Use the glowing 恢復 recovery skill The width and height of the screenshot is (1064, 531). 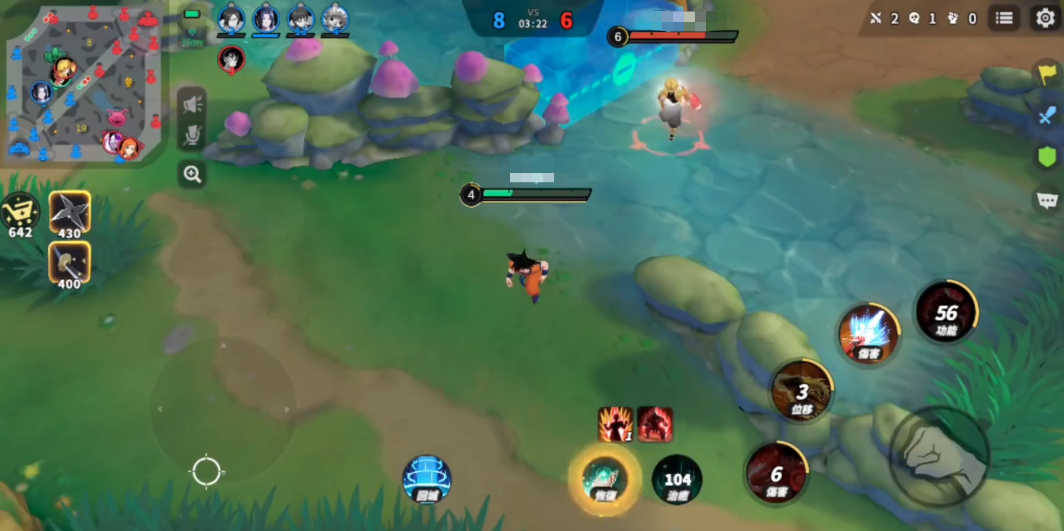click(x=604, y=478)
